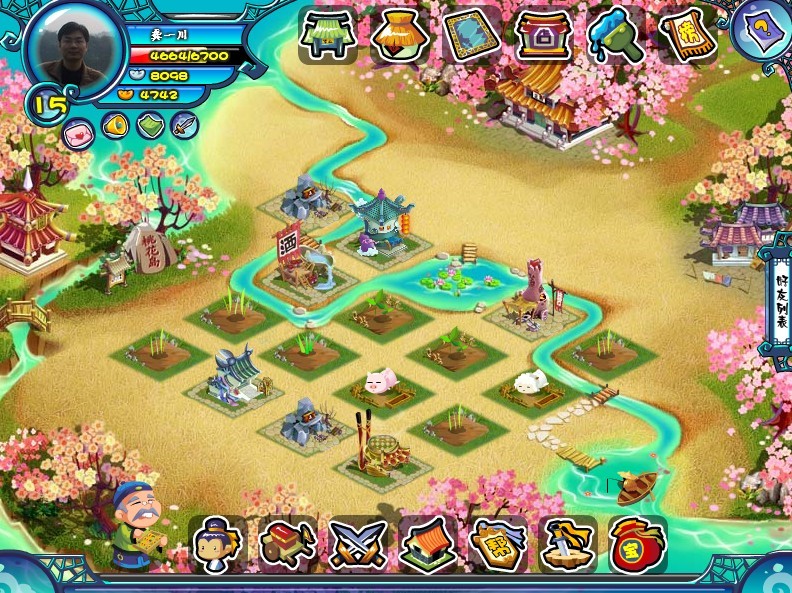
Task: Select the blue framed mirror icon
Action: click(x=471, y=36)
